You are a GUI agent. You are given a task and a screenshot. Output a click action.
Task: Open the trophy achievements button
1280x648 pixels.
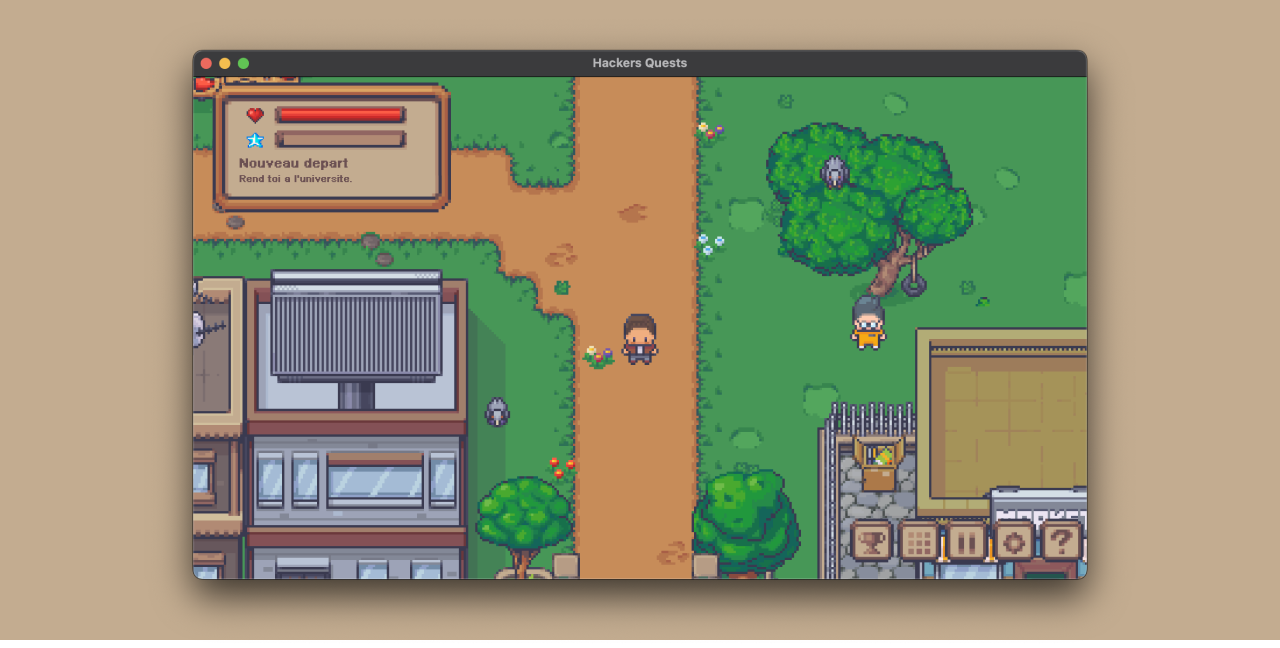(871, 542)
